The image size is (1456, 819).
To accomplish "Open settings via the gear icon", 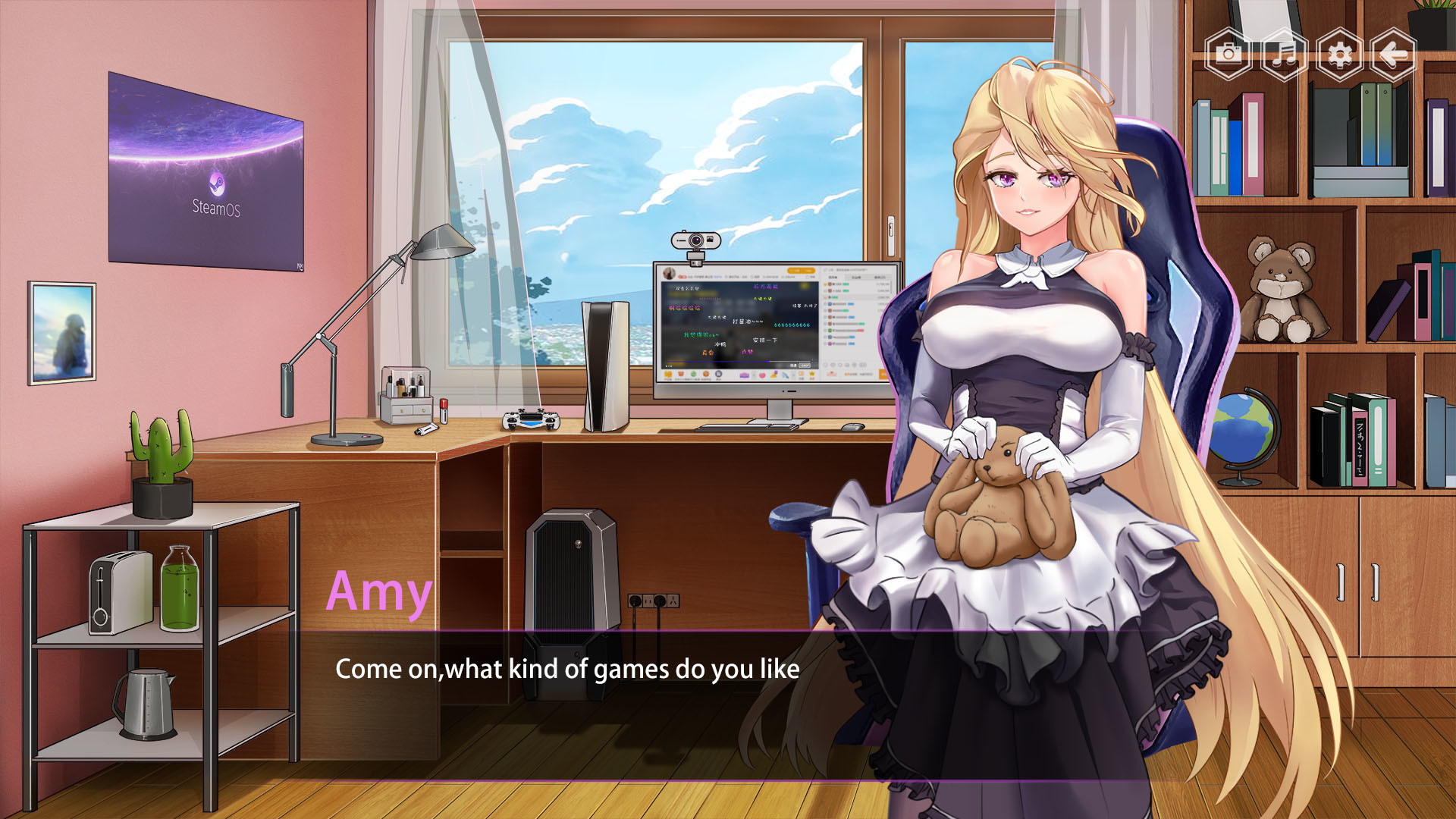I will coord(1339,53).
